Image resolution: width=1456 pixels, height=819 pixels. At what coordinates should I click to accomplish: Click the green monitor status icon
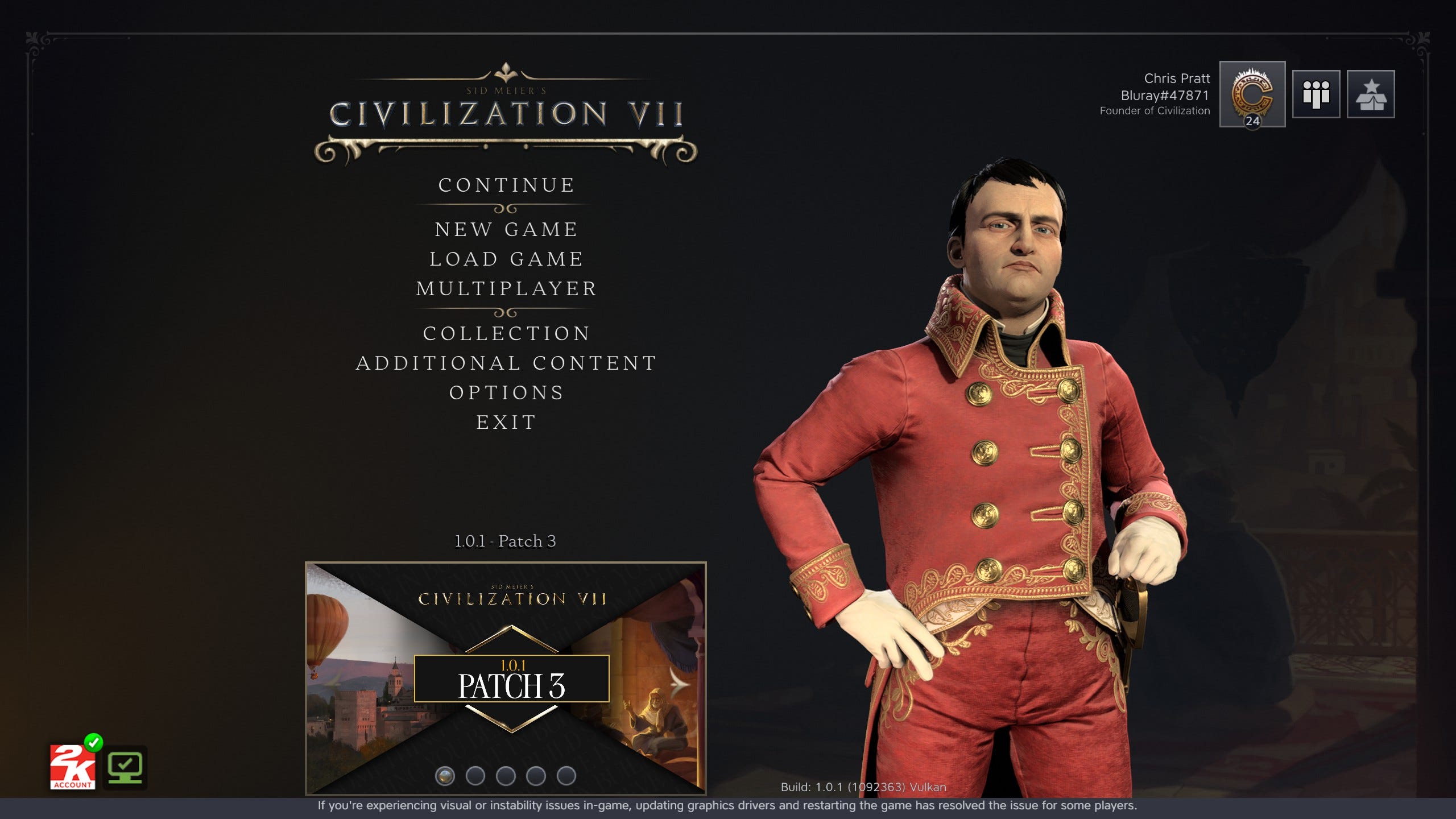(126, 767)
